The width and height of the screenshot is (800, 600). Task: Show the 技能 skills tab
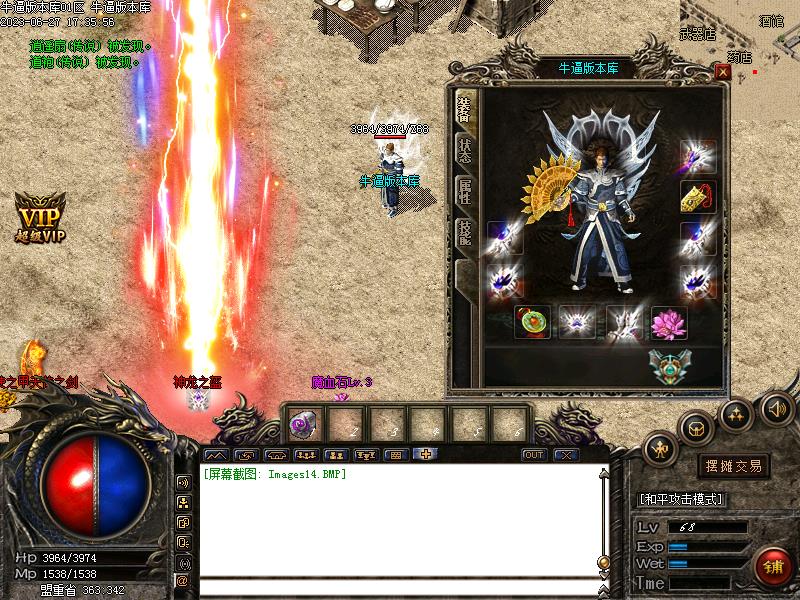coord(465,233)
